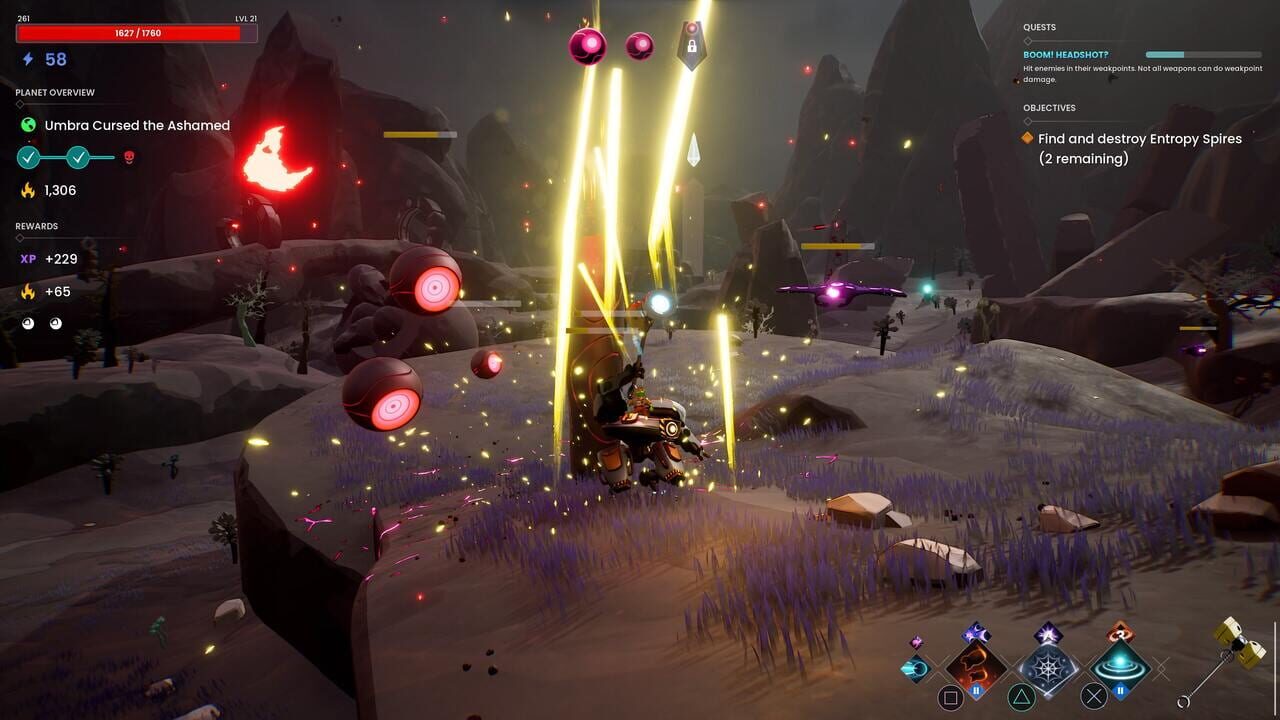Click the green planet globe icon
Image resolution: width=1280 pixels, height=720 pixels.
click(27, 125)
